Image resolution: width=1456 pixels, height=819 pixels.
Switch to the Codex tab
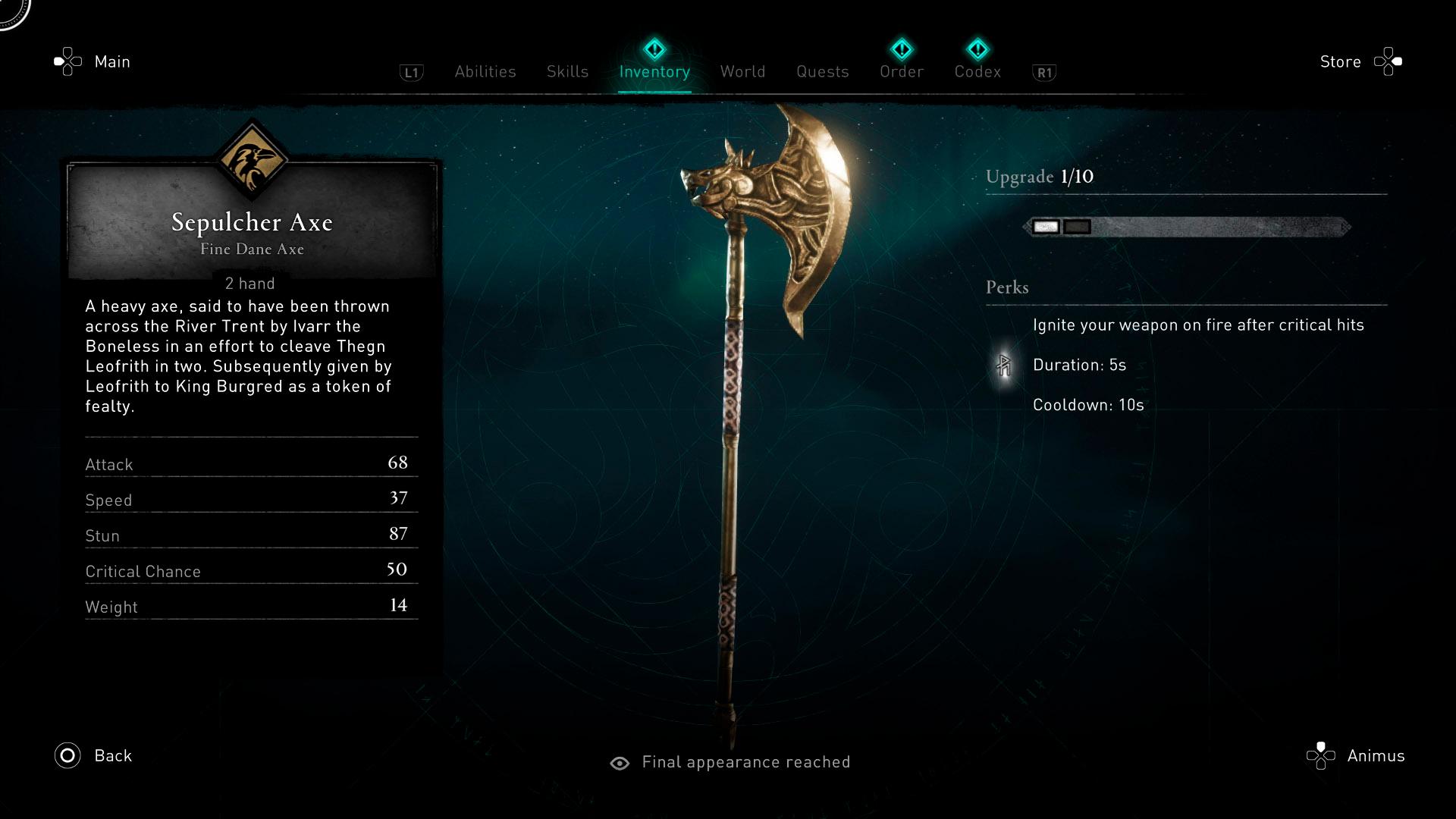(977, 71)
